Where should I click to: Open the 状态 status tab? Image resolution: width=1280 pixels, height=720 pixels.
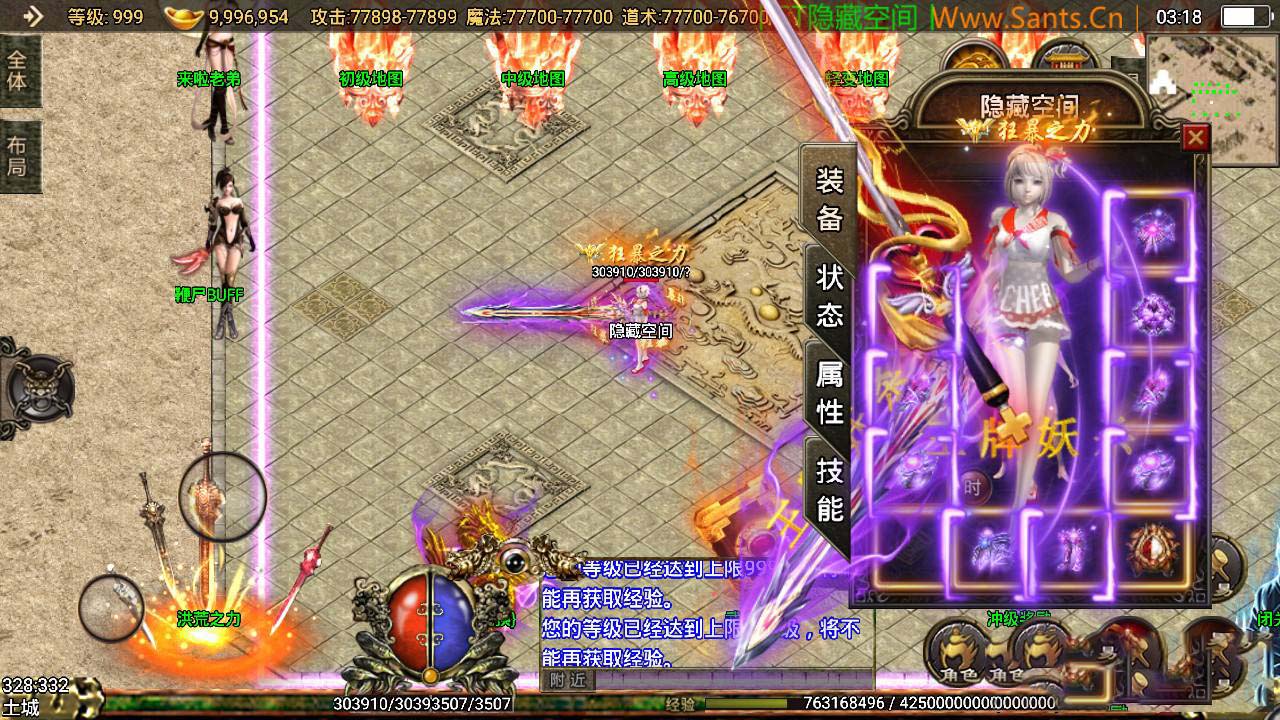pos(830,295)
